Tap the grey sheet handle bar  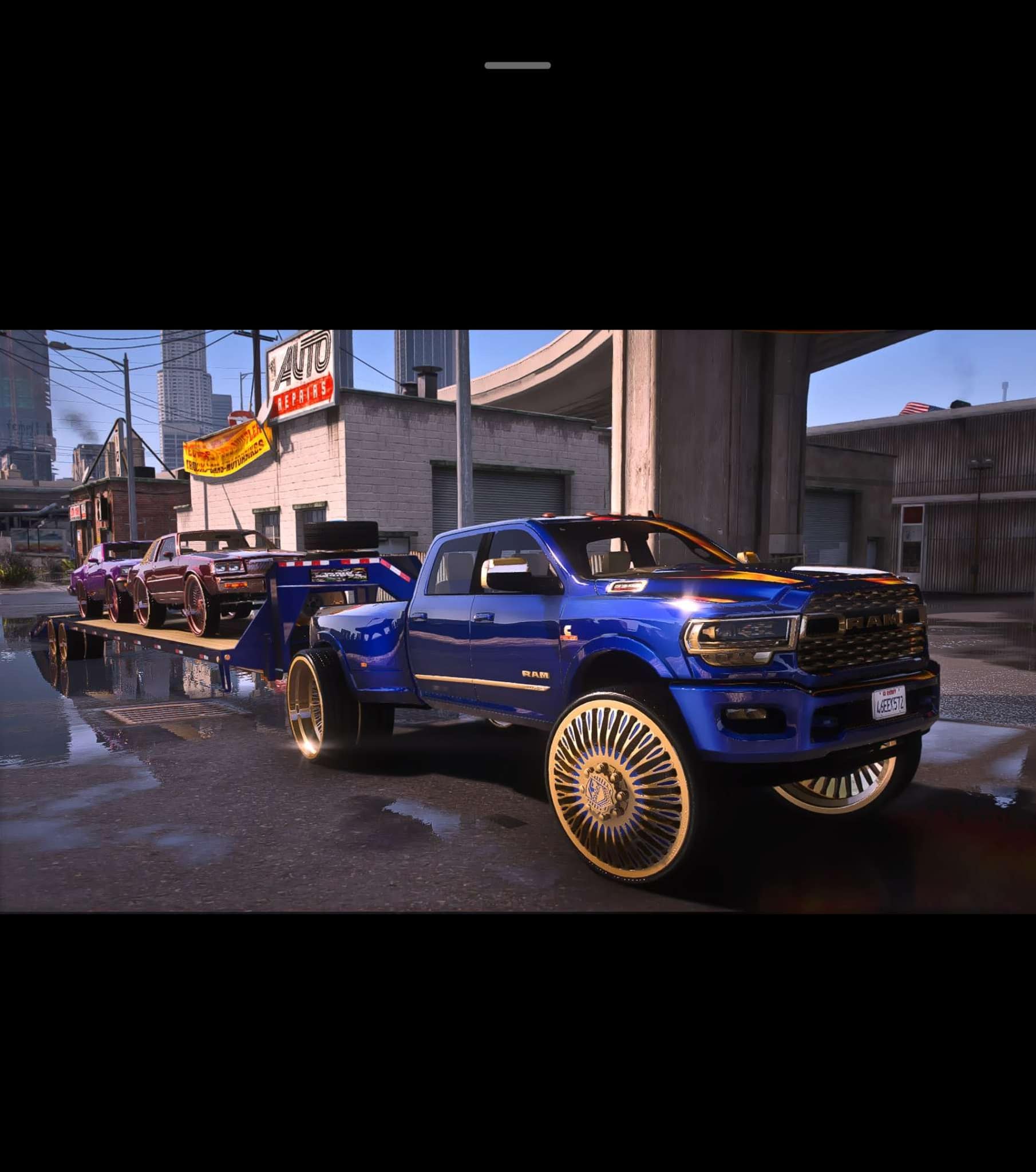tap(517, 65)
